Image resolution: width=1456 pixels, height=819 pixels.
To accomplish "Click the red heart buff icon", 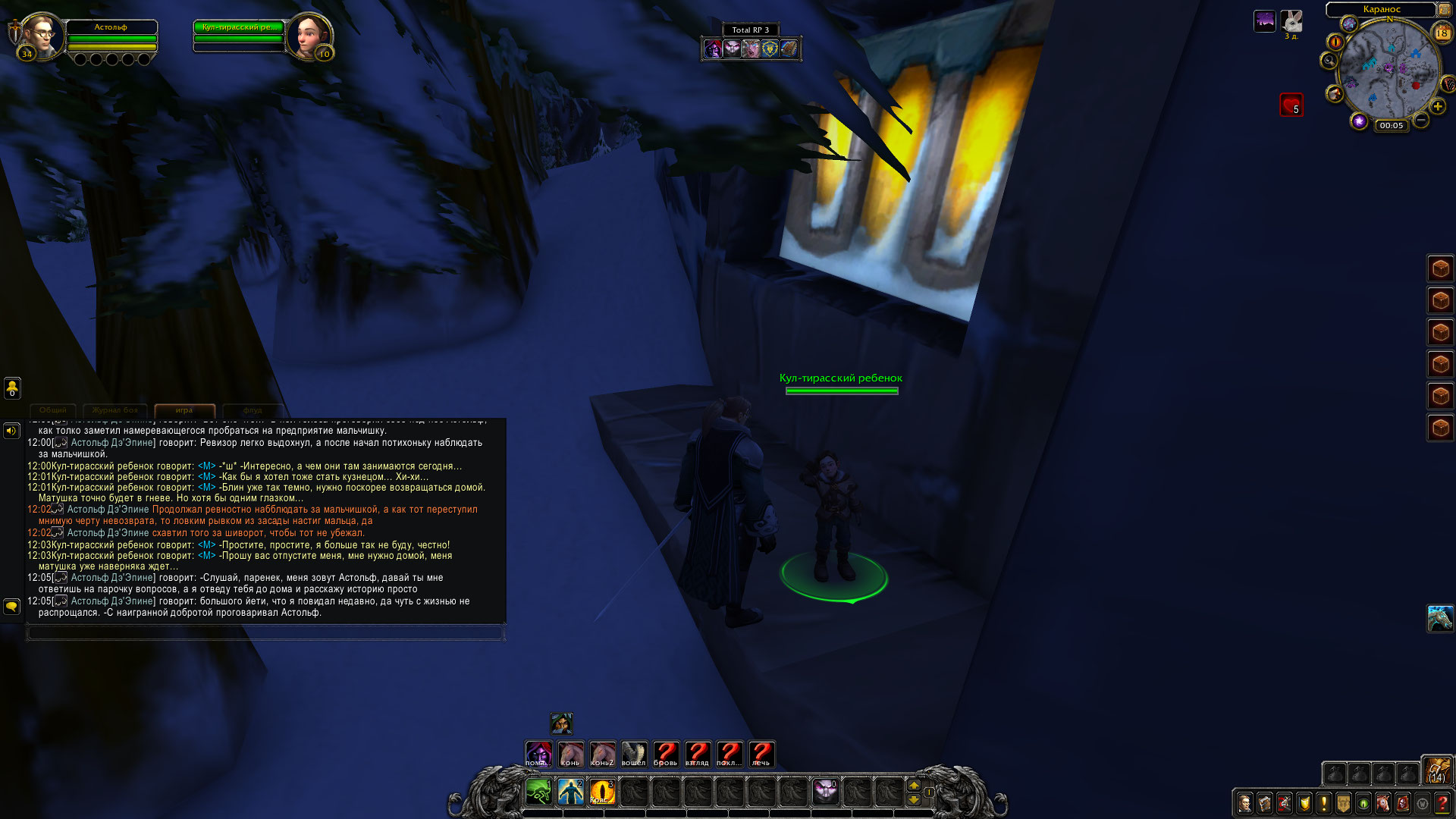I will coord(1291,105).
